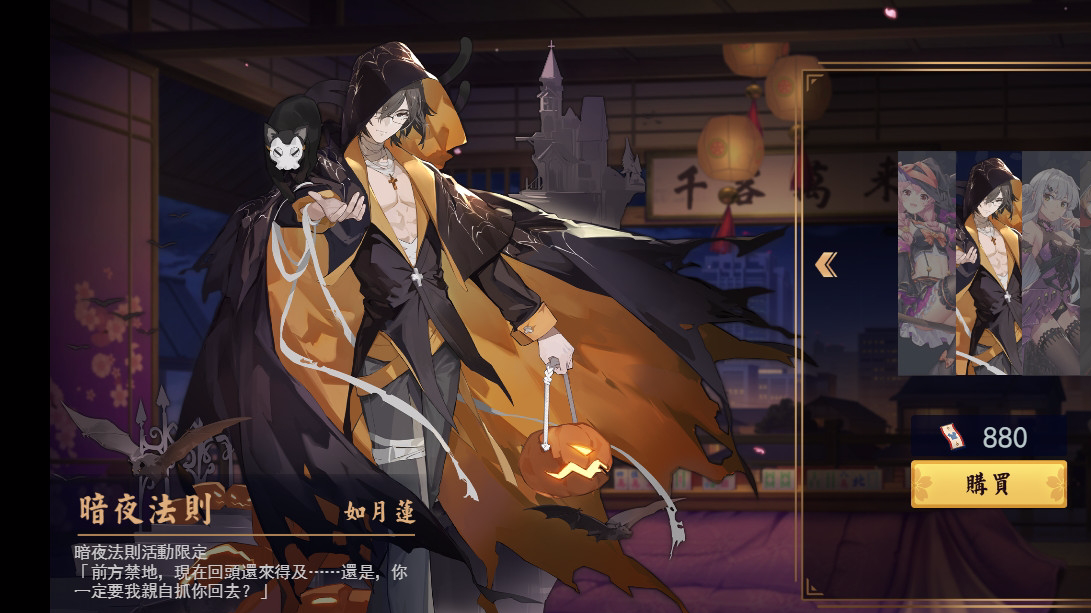Pick the silver-haired girl skin thumbnail
The width and height of the screenshot is (1091, 613).
tap(1055, 264)
